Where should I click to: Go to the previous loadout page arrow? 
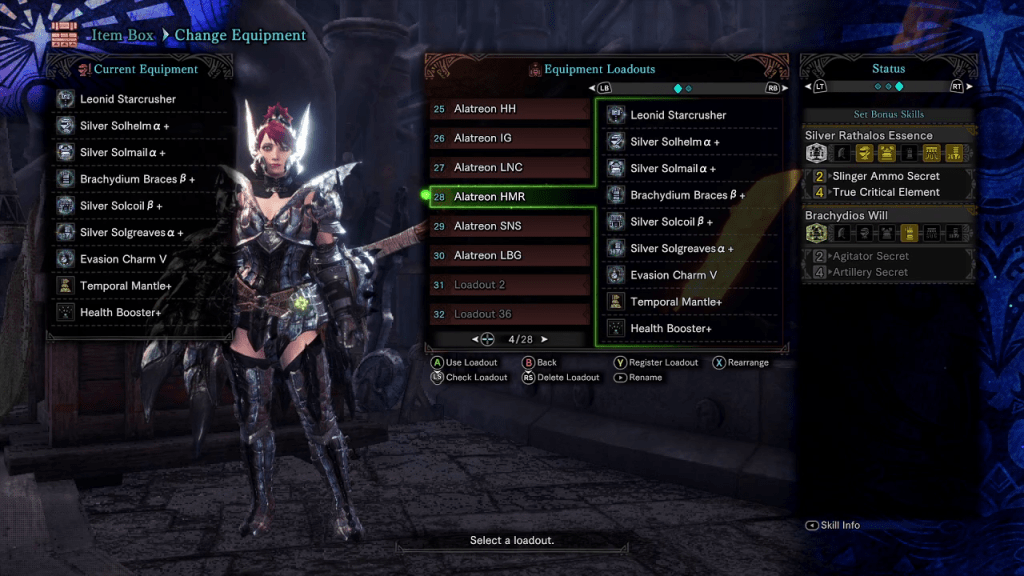pos(475,339)
